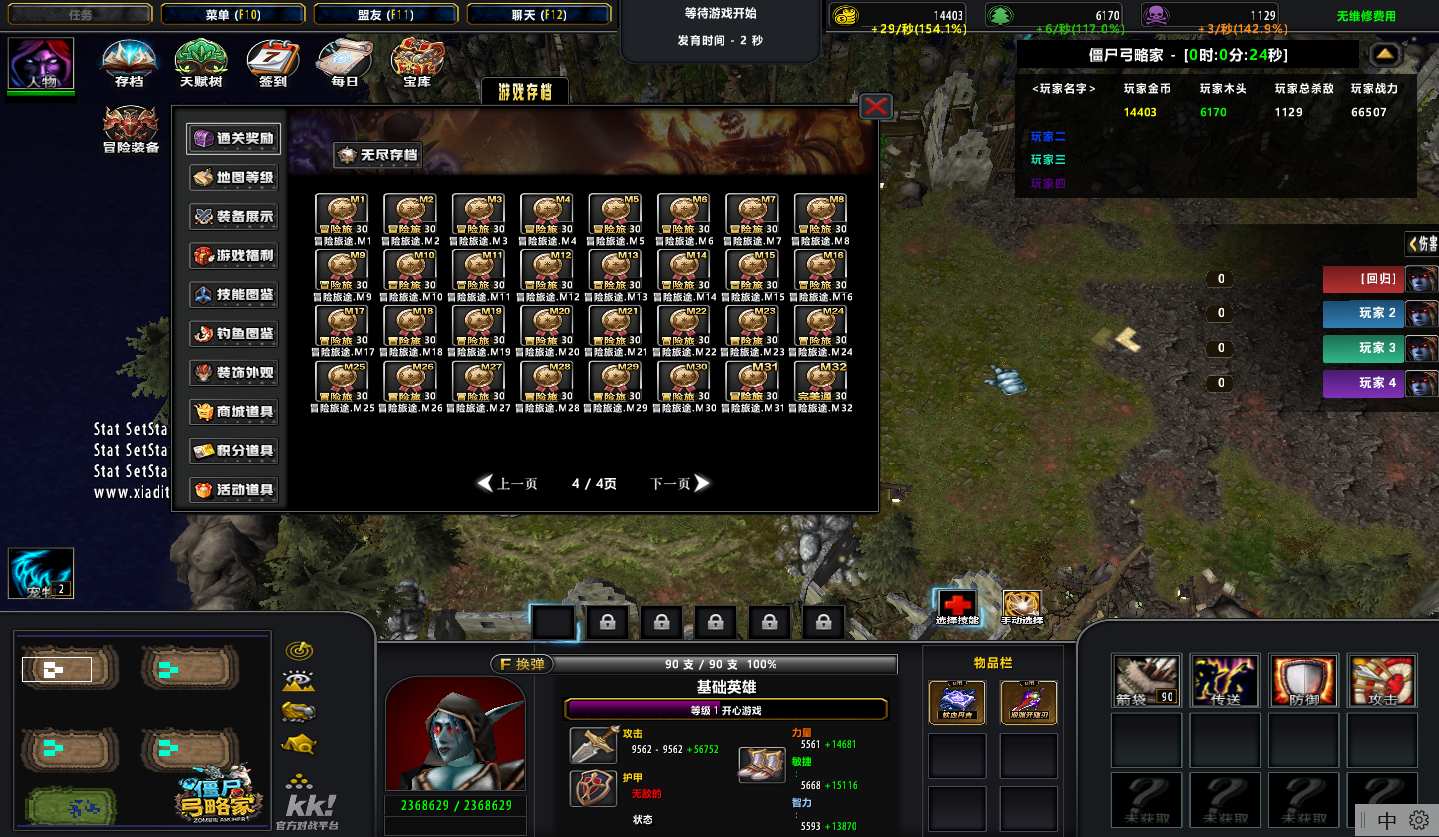Select the 玩家 2 player entry

pos(1365,313)
